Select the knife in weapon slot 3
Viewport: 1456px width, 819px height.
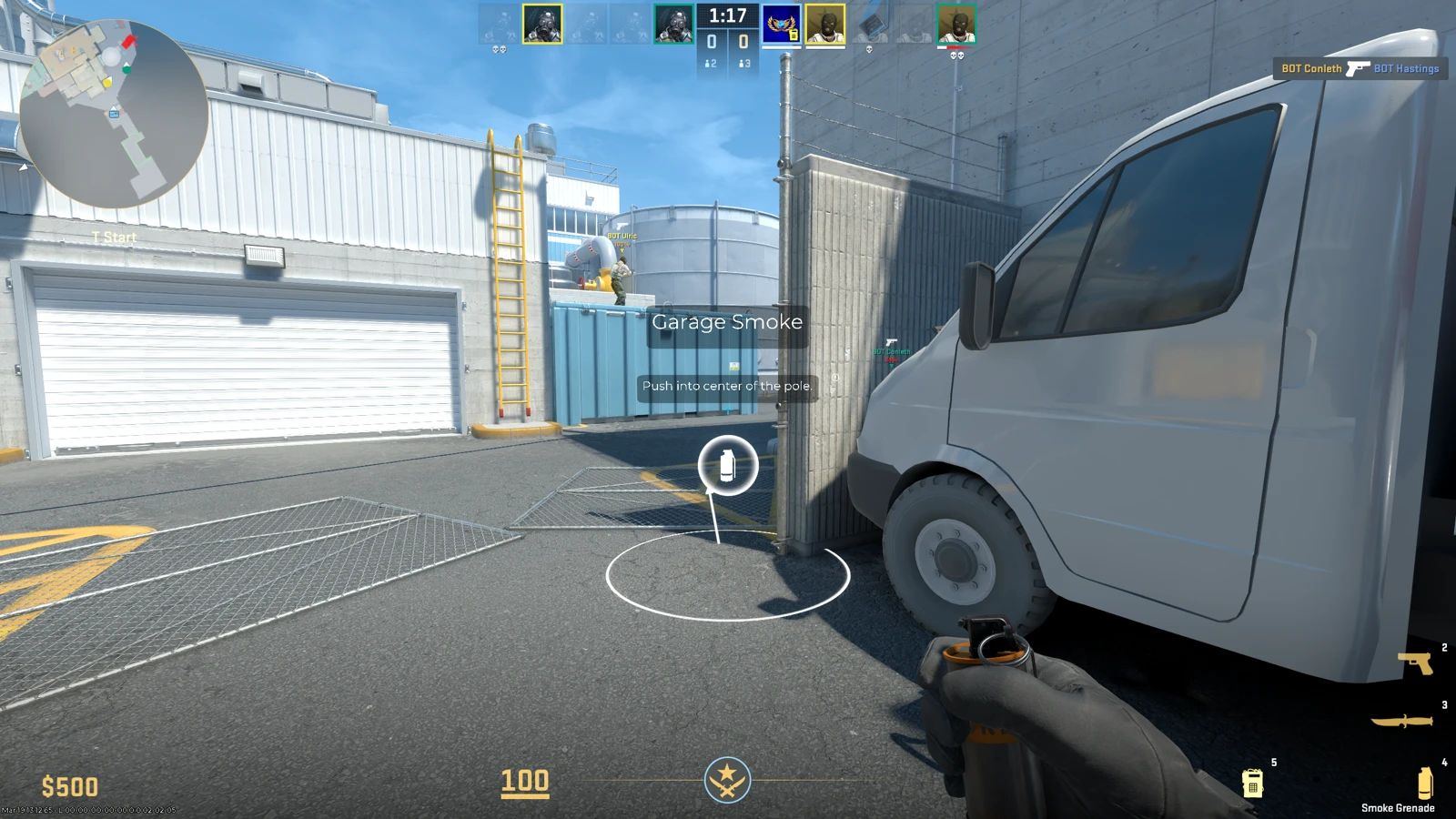[1402, 720]
